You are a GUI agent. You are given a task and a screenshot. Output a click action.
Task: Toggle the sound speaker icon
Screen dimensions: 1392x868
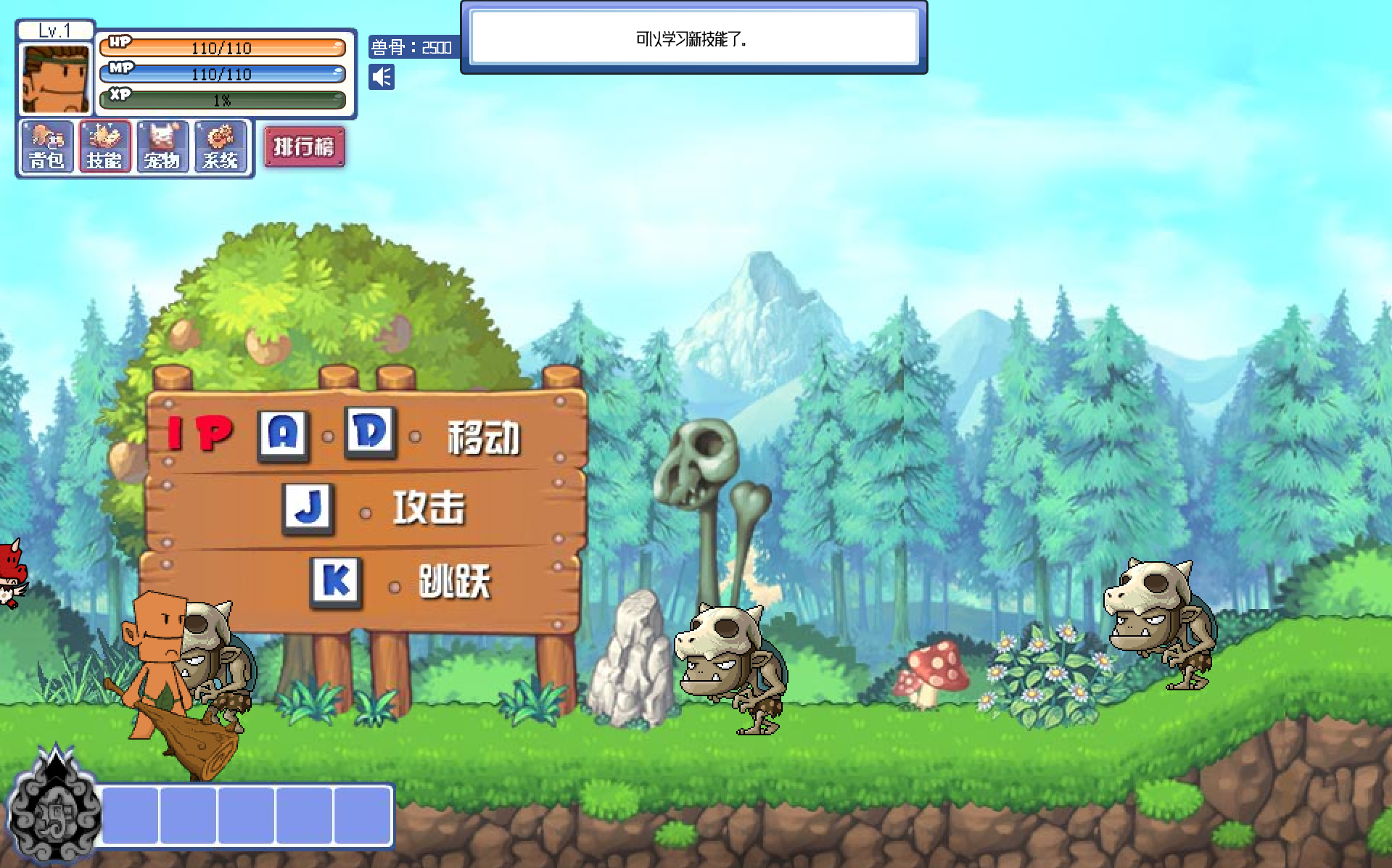coord(382,77)
